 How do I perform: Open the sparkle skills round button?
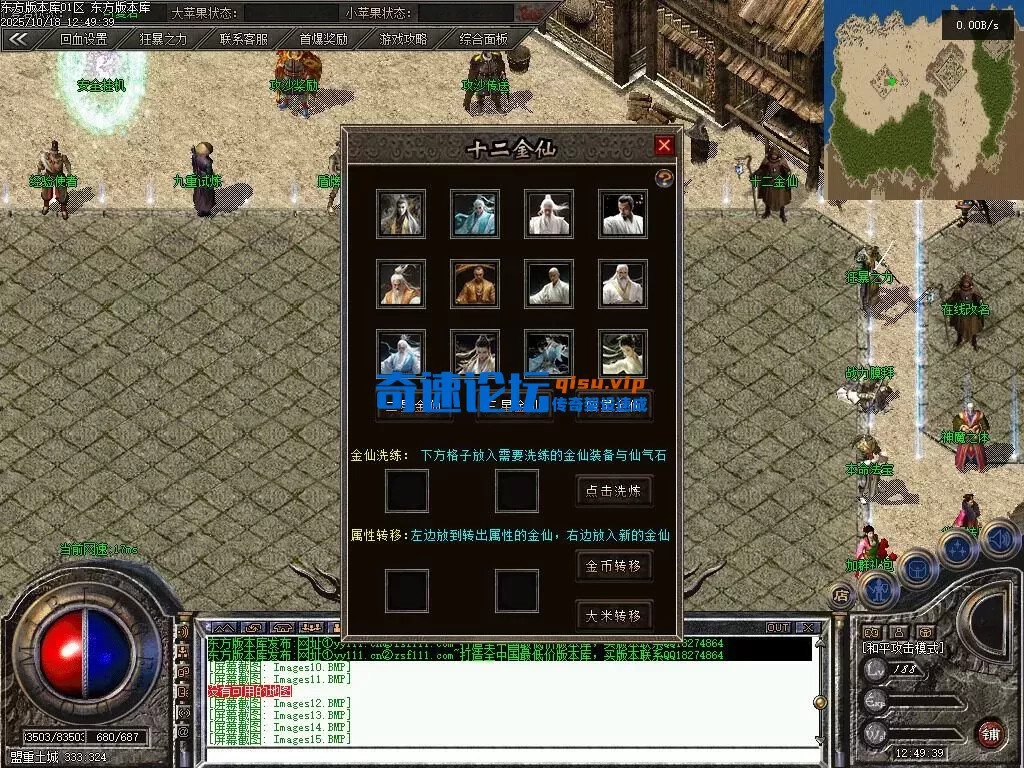click(x=958, y=549)
